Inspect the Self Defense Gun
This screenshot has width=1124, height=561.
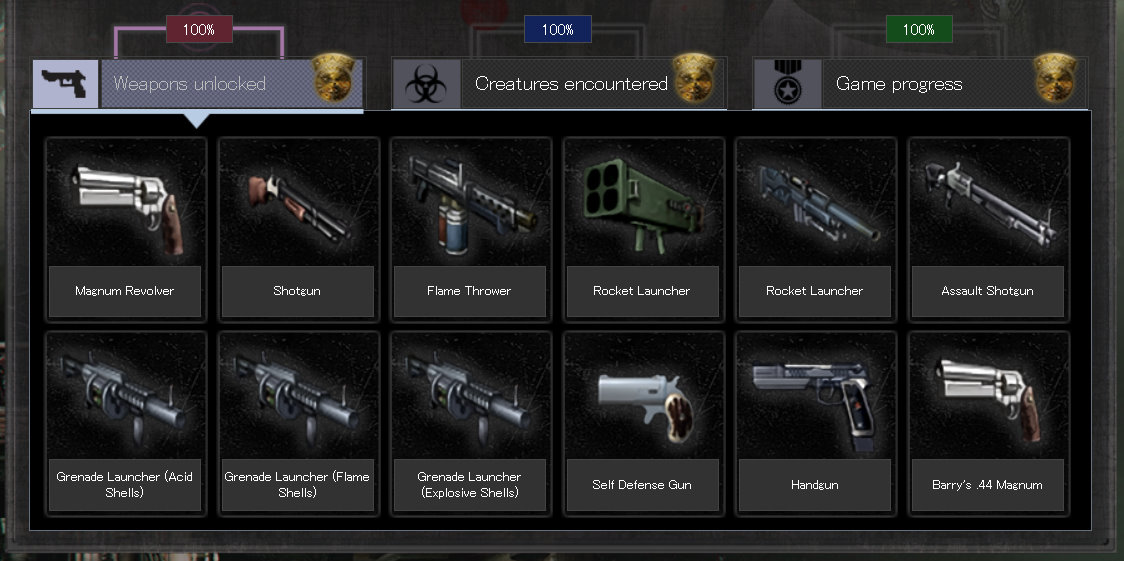coord(642,422)
